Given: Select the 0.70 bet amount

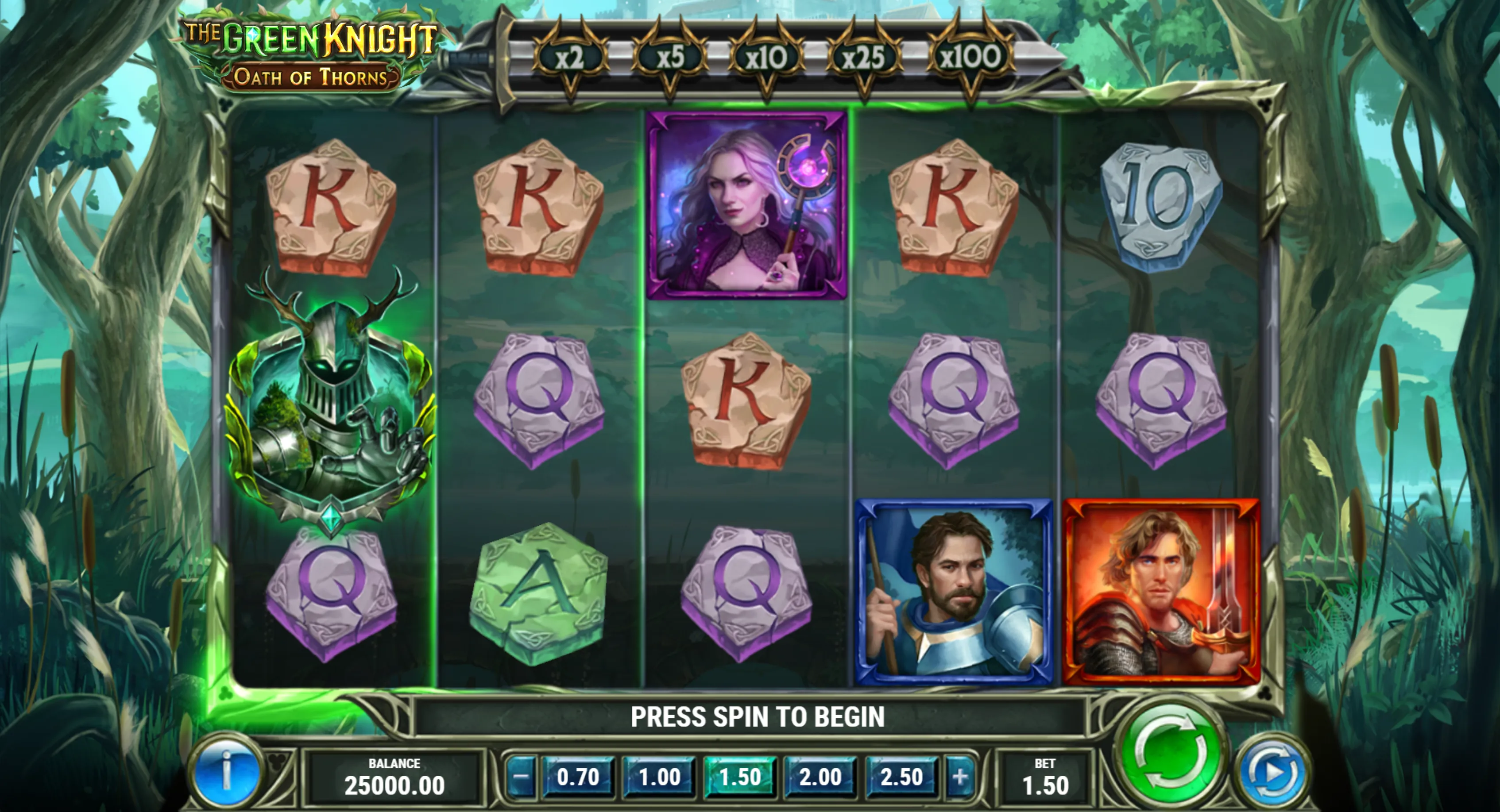Looking at the screenshot, I should coord(578,777).
